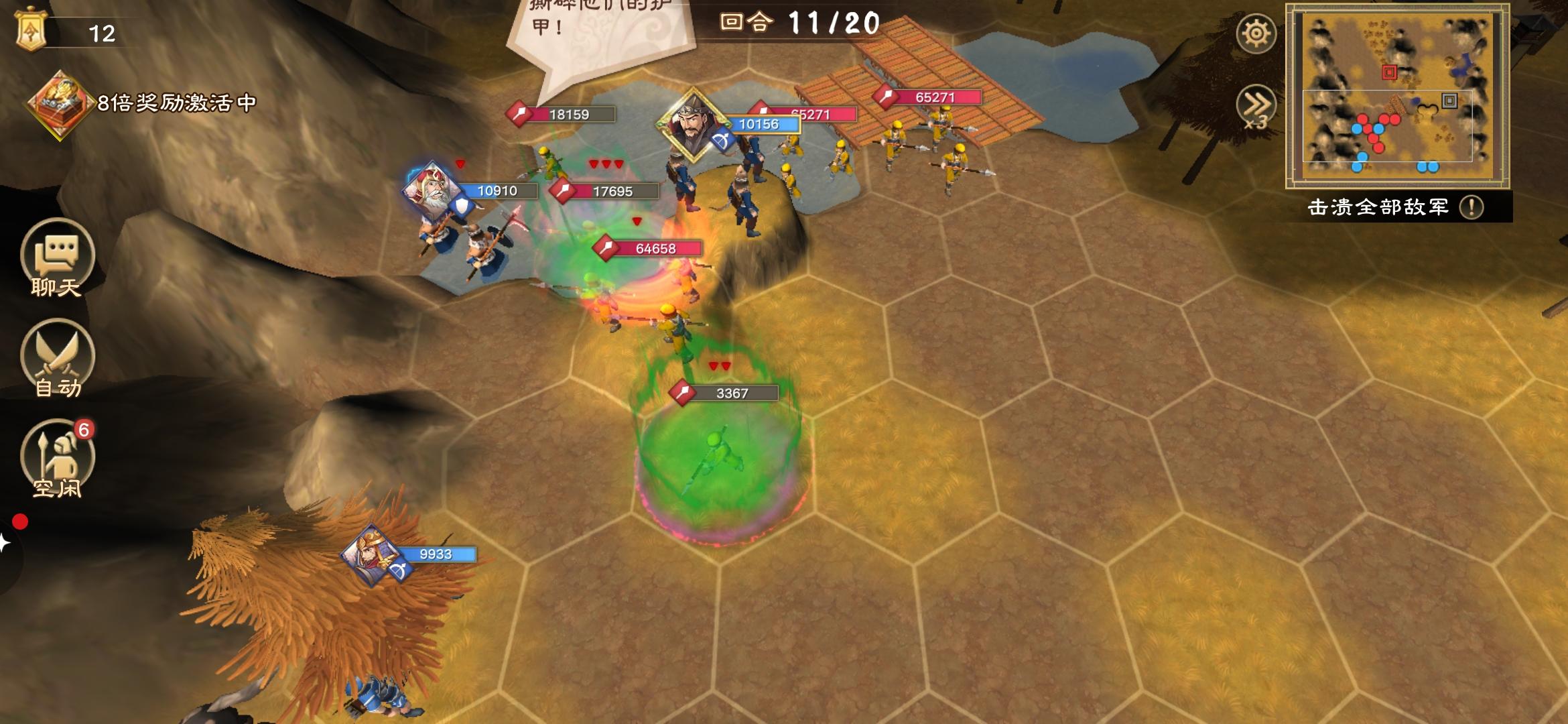1568x724 pixels.
Task: Select the black-hat general portrait
Action: coord(692,123)
